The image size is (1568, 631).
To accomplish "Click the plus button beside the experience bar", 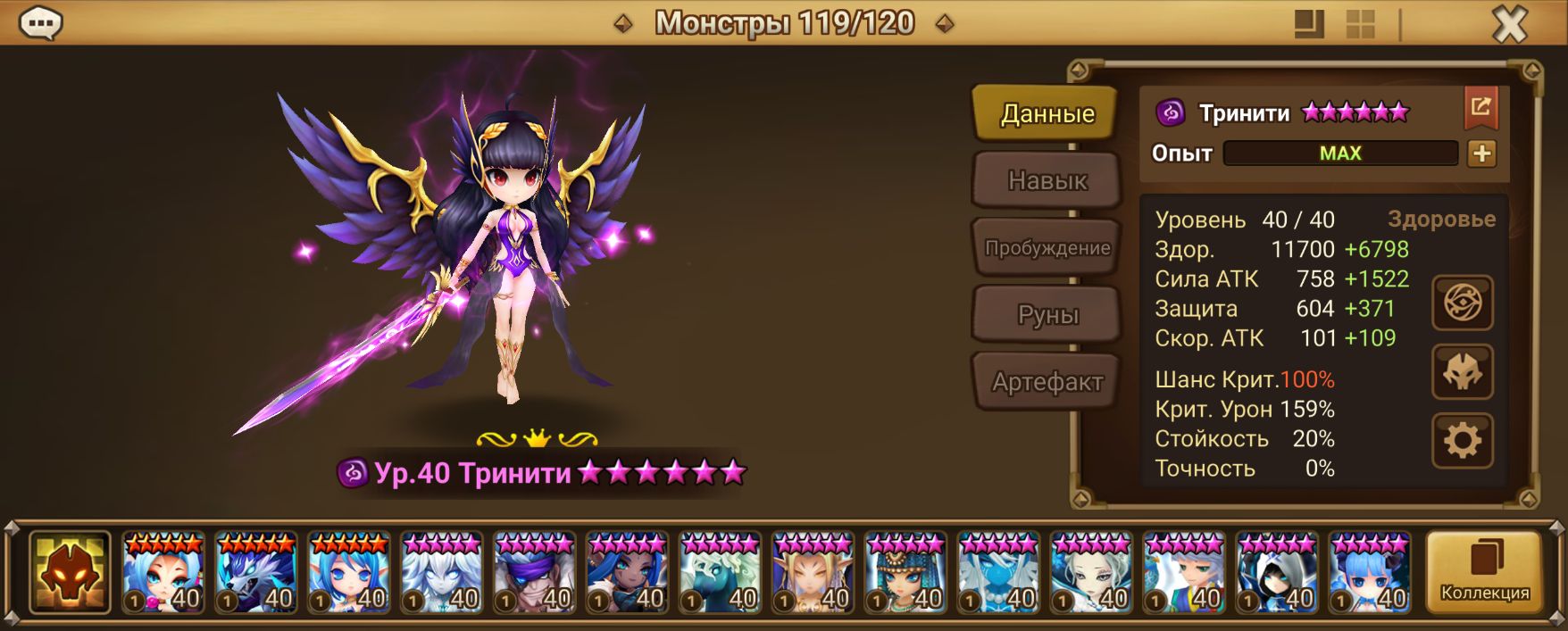I will pos(1481,154).
